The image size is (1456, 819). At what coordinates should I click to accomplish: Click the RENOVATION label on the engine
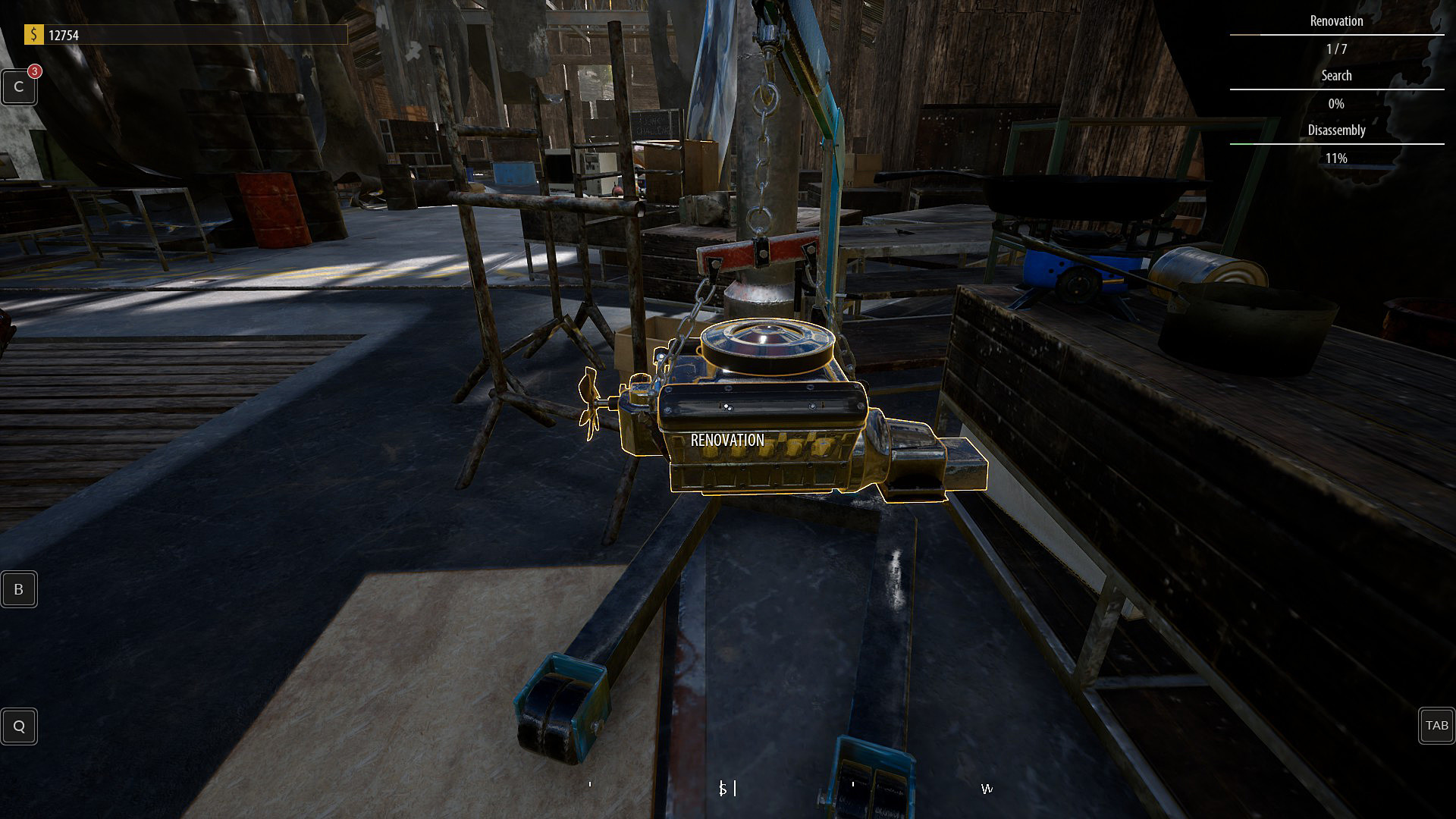coord(726,439)
